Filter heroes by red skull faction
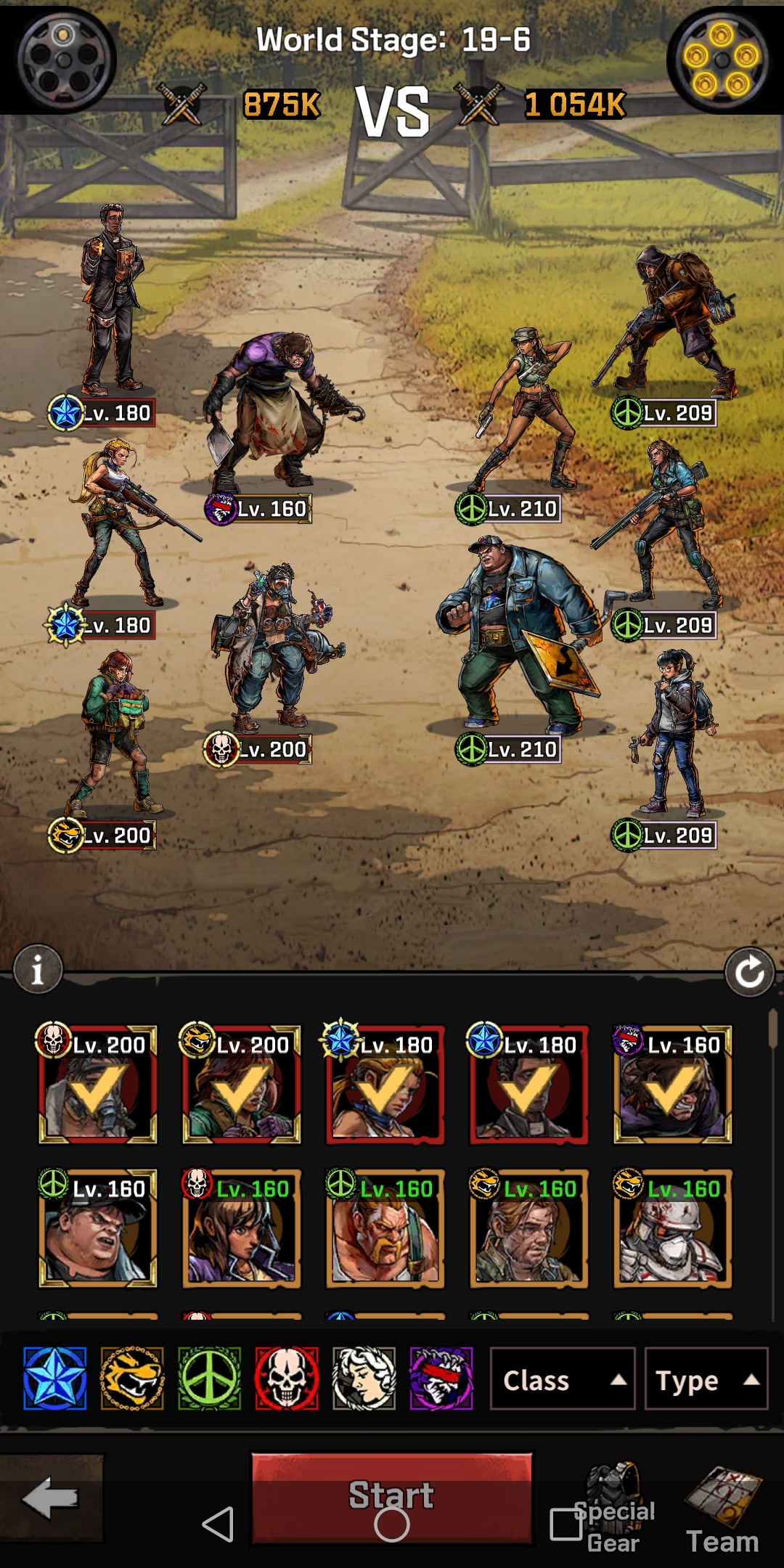The height and width of the screenshot is (1568, 784). coord(287,1378)
